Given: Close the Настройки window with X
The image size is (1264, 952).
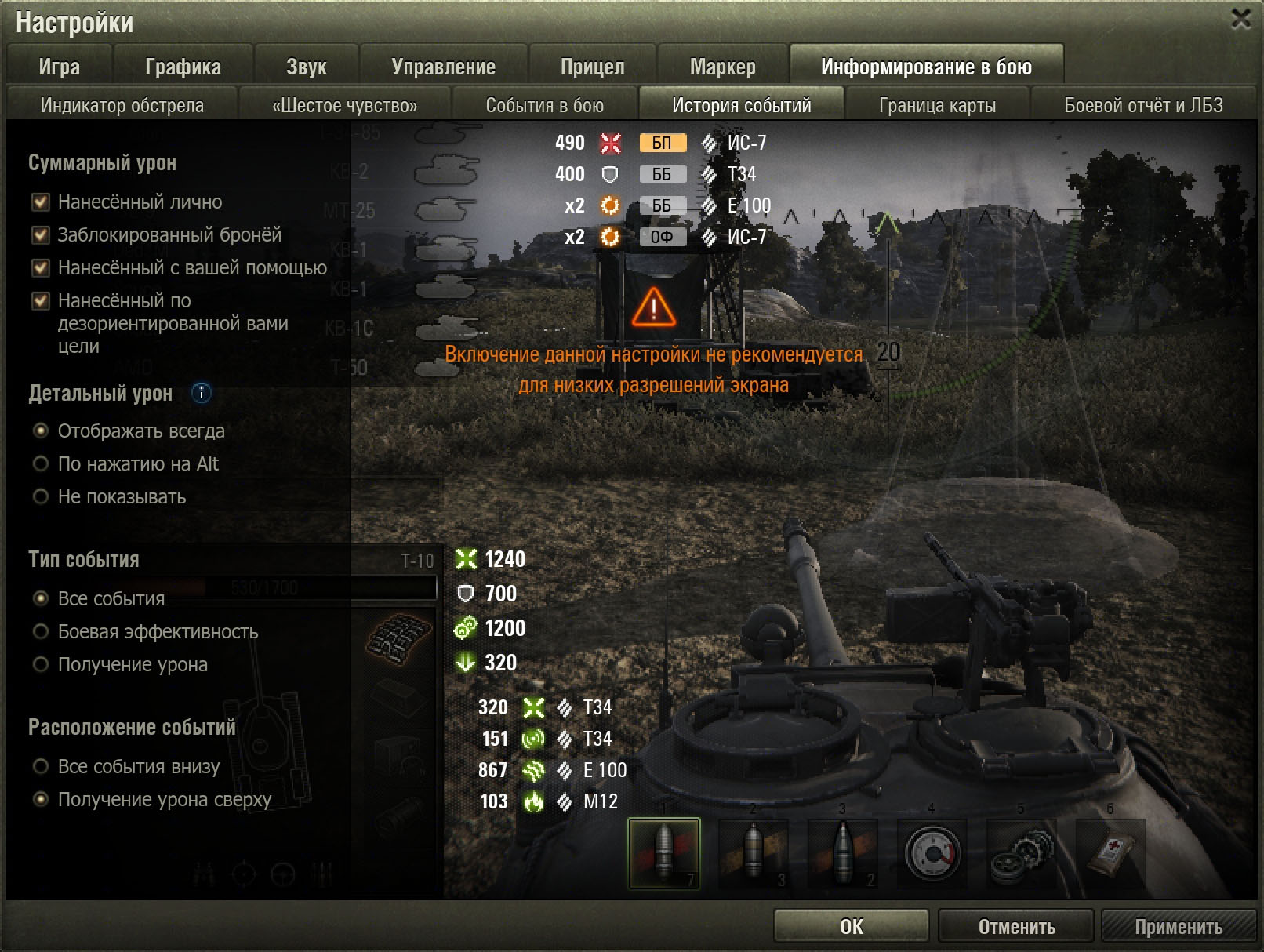Looking at the screenshot, I should click(x=1240, y=19).
